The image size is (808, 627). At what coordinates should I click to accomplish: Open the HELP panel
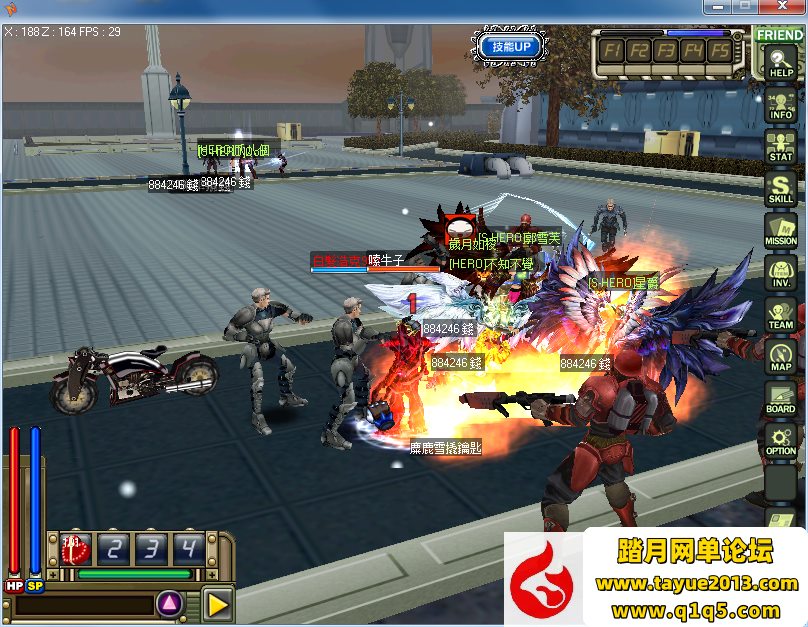[780, 64]
